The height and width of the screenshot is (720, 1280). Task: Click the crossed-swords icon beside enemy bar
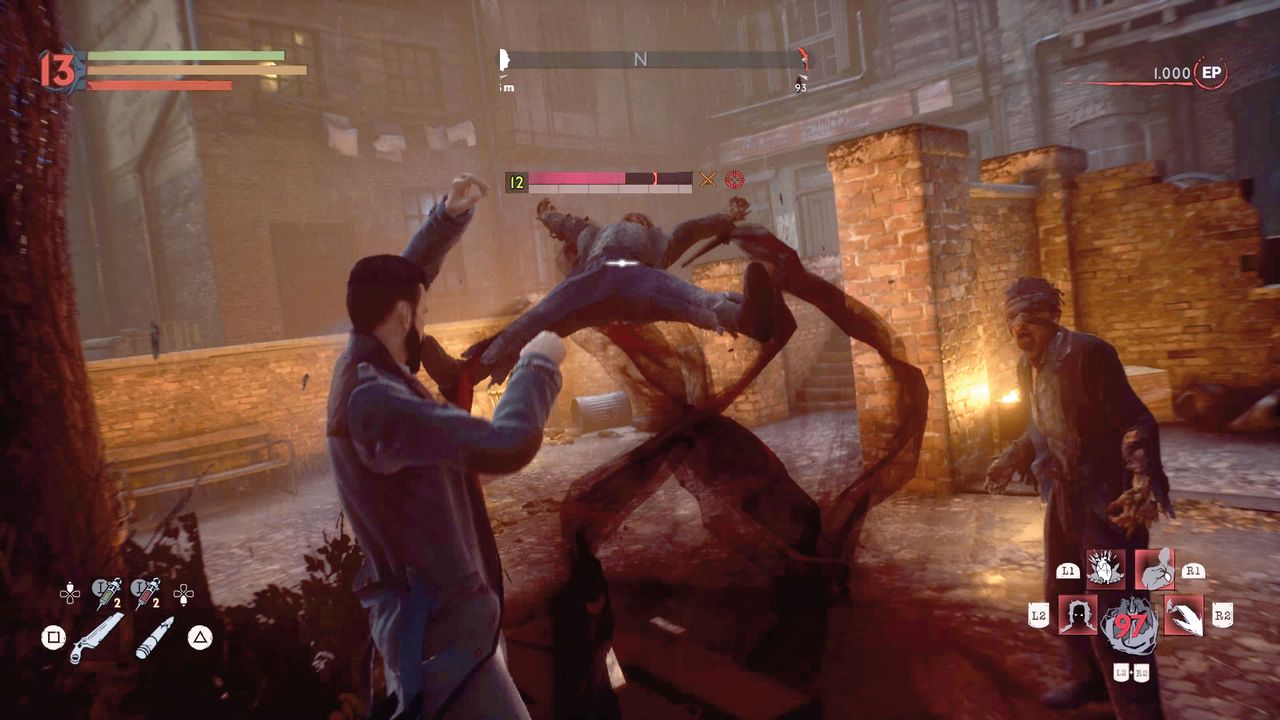coord(708,179)
